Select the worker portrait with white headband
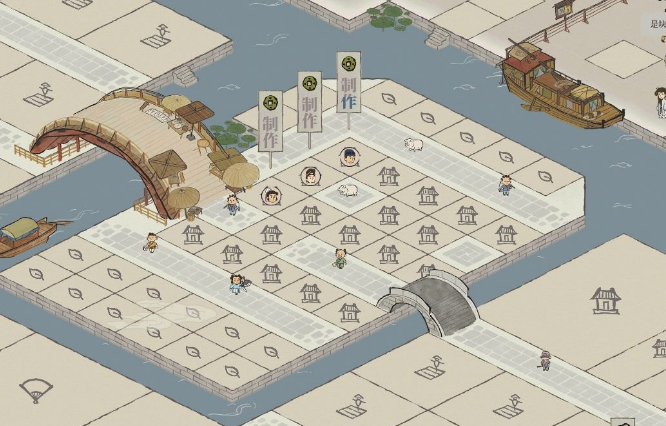Viewport: 666px width, 426px height. tap(310, 176)
